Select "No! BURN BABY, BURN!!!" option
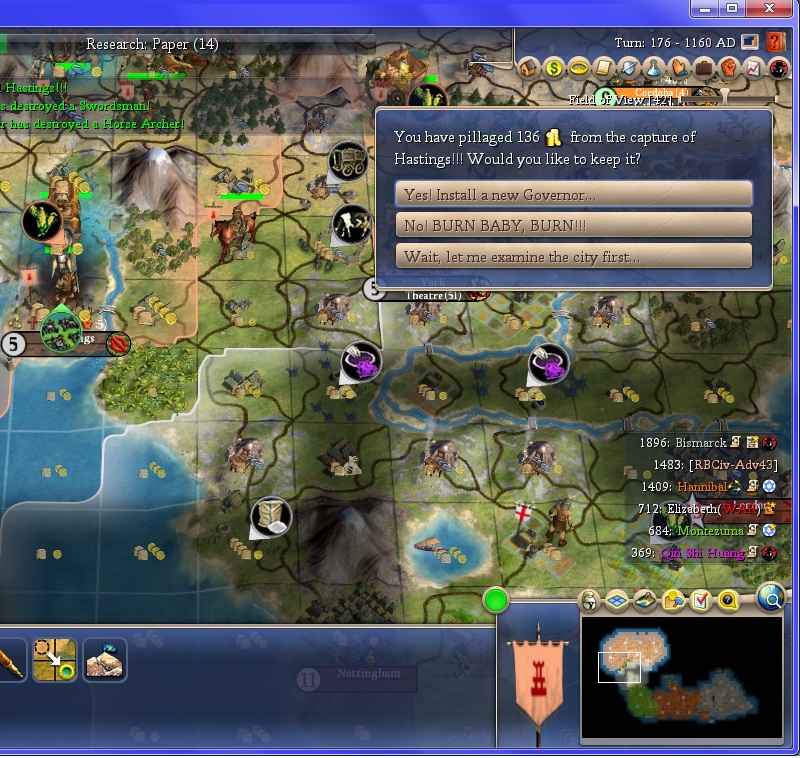The width and height of the screenshot is (800, 758). (574, 225)
